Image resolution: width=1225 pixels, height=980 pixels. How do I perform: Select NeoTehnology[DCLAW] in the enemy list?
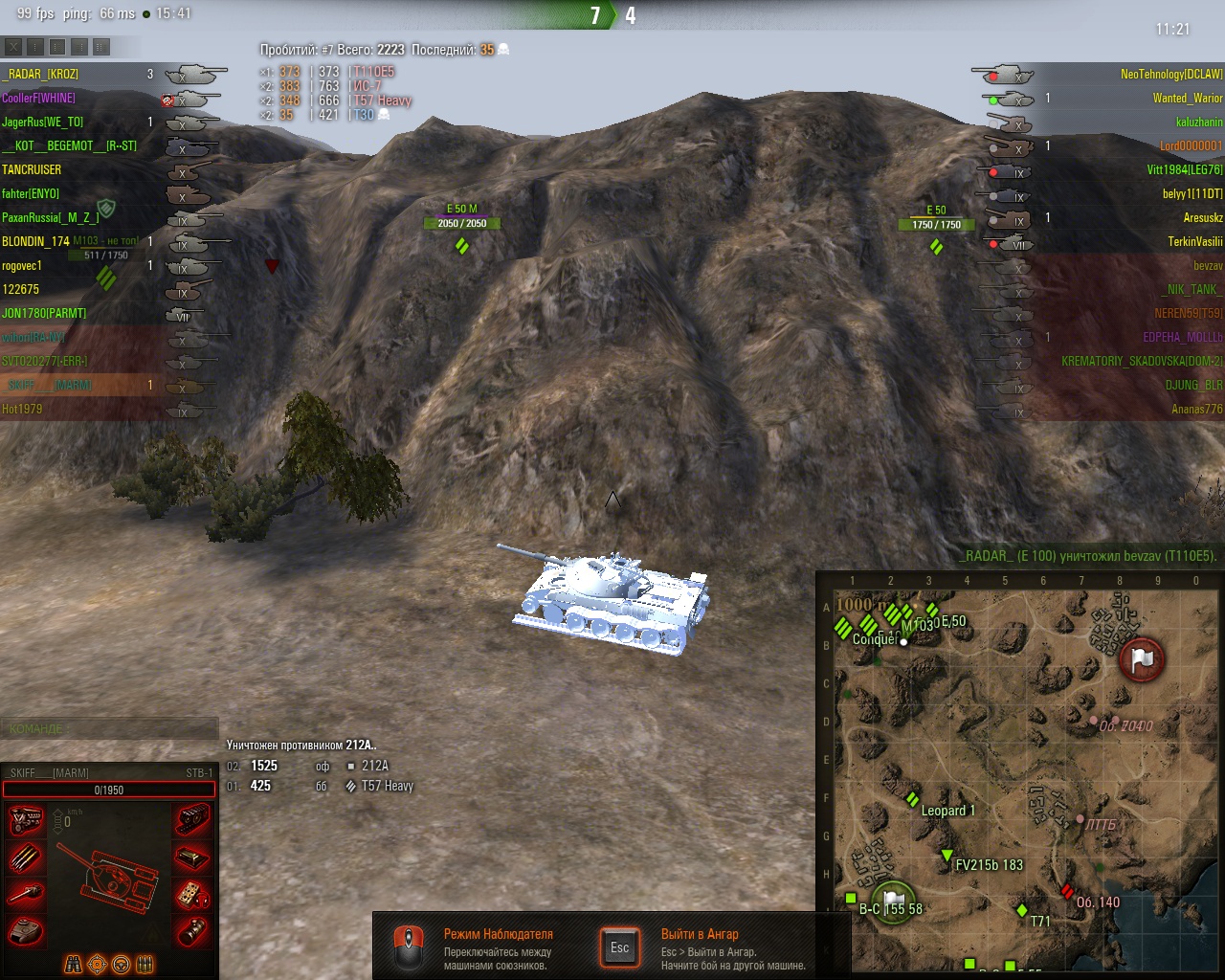(1171, 74)
